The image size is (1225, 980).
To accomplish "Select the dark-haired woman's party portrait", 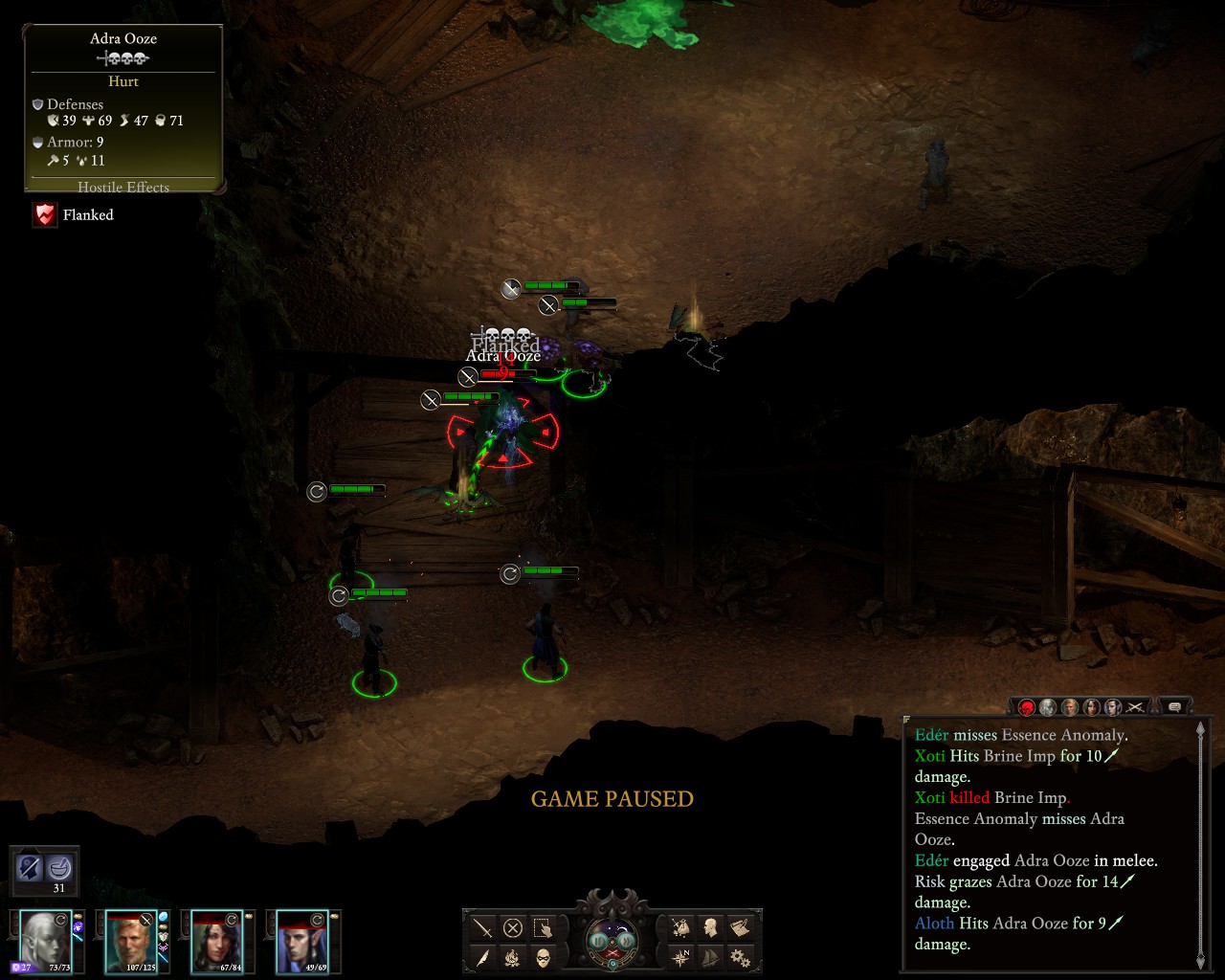I will [216, 941].
